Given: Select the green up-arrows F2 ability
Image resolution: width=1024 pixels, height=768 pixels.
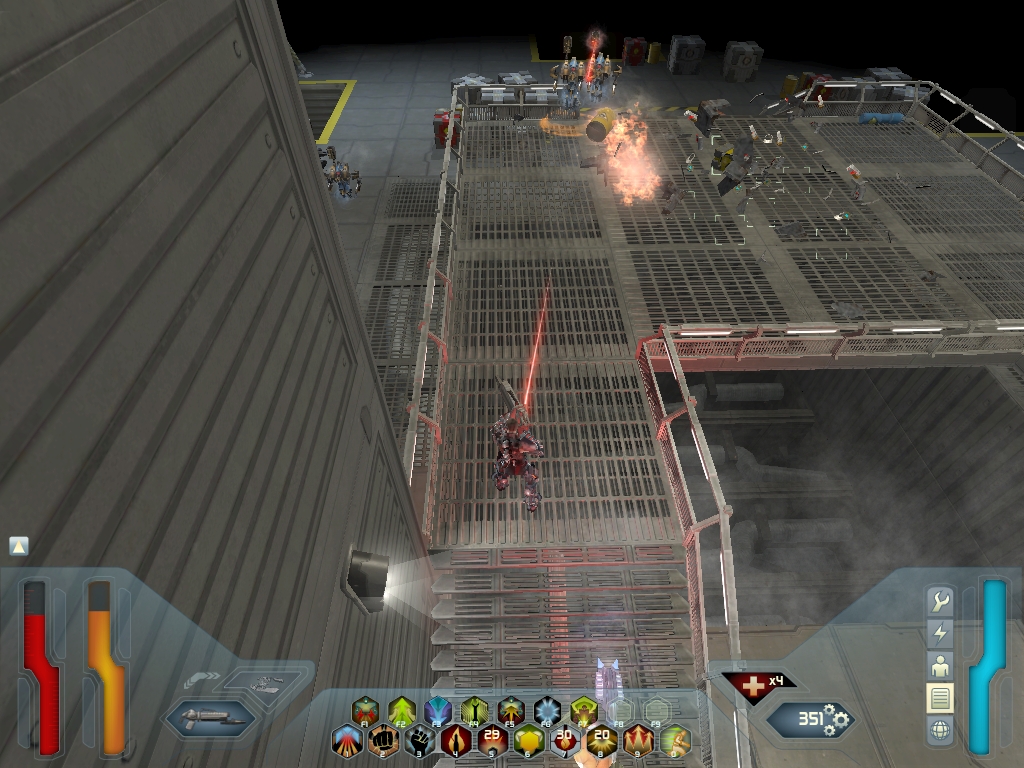Looking at the screenshot, I should (x=401, y=711).
